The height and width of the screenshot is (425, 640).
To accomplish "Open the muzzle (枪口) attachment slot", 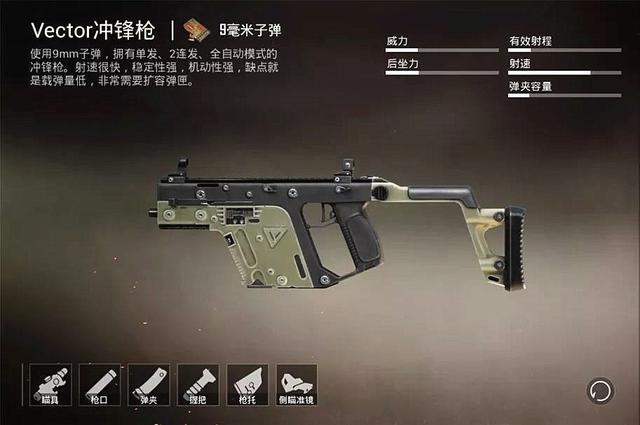I will coord(99,385).
